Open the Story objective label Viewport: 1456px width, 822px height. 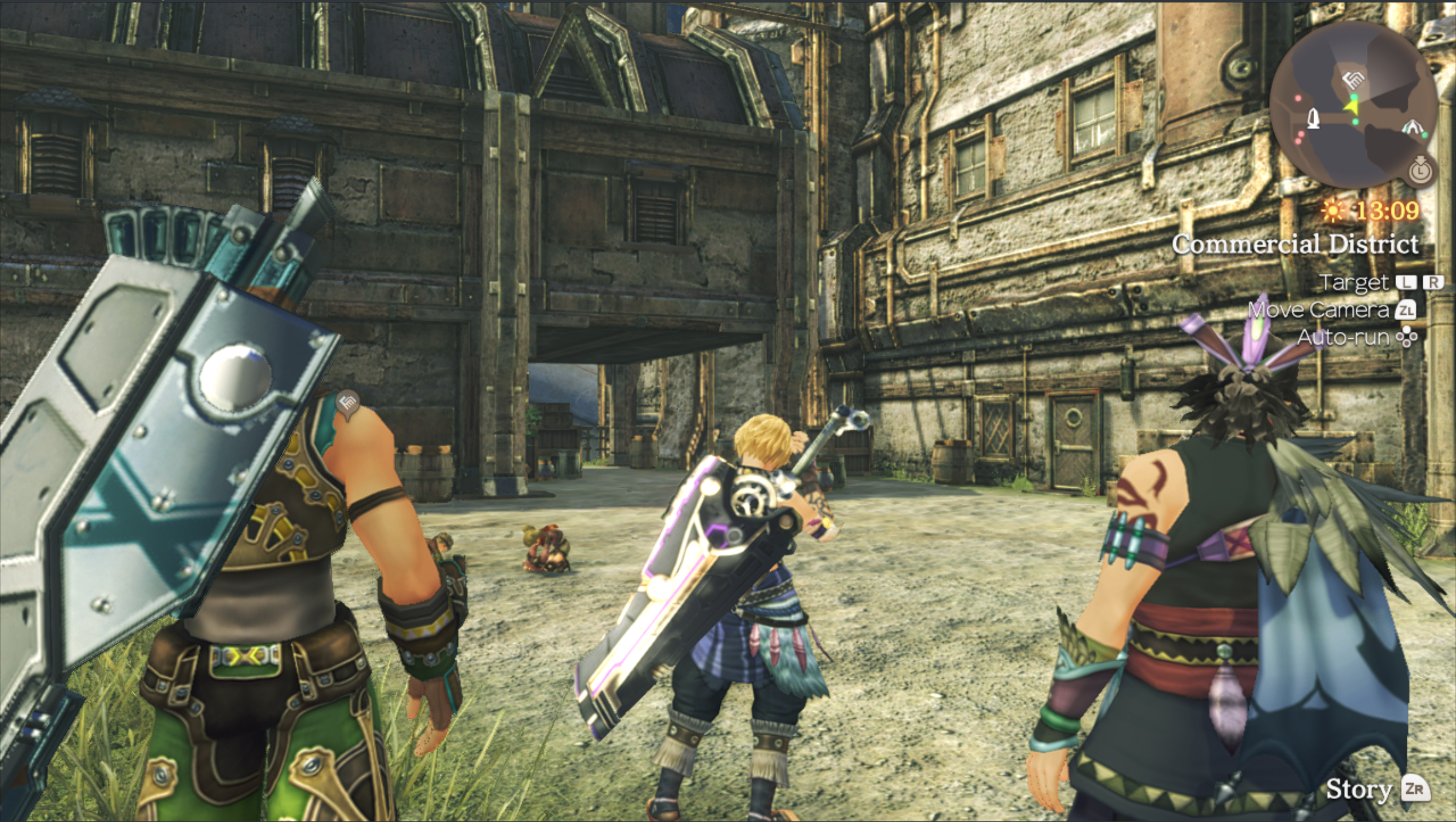pyautogui.click(x=1359, y=789)
